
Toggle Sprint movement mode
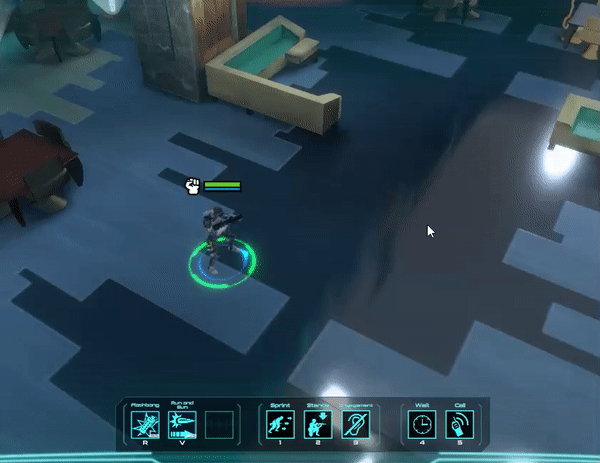(281, 424)
